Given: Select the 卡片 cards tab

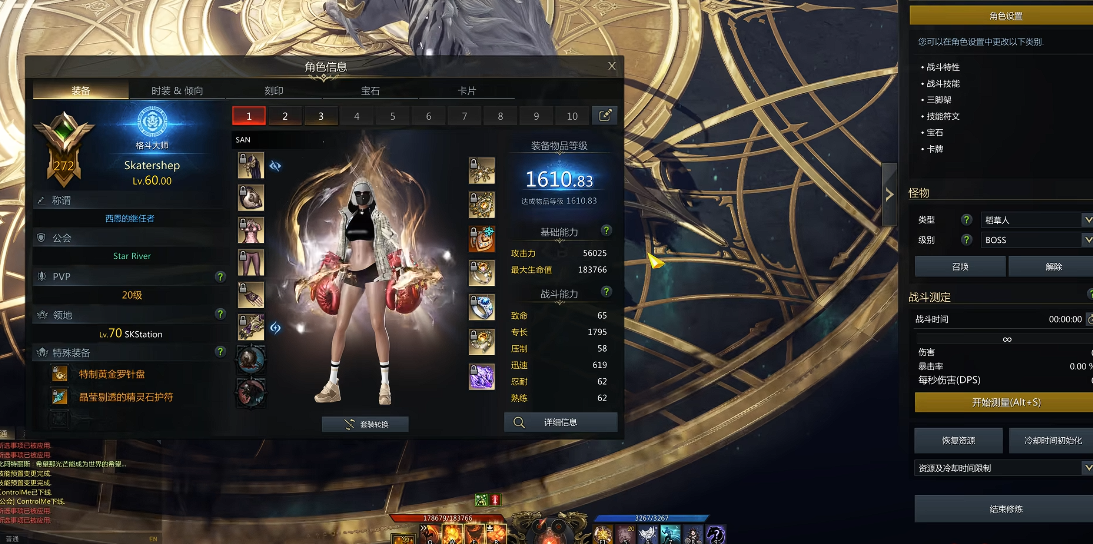Looking at the screenshot, I should 467,91.
